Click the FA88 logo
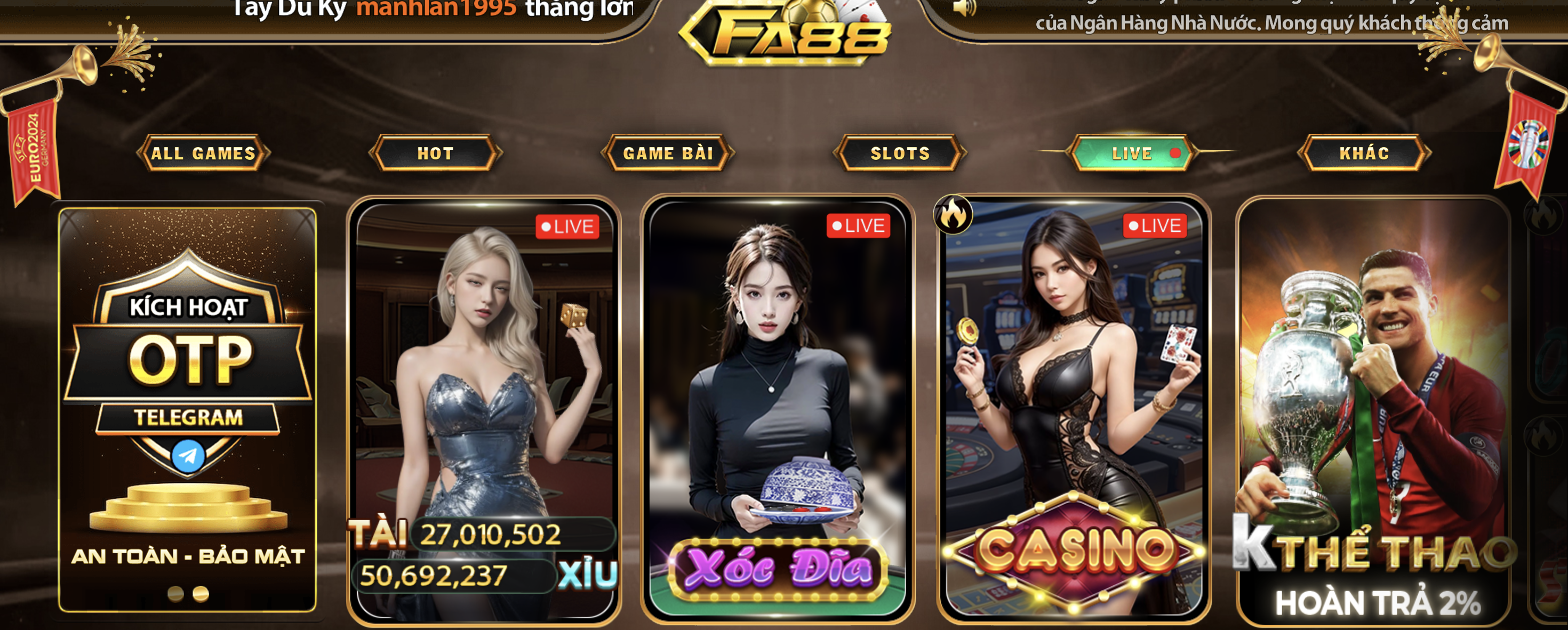Viewport: 1568px width, 630px height. 785,34
